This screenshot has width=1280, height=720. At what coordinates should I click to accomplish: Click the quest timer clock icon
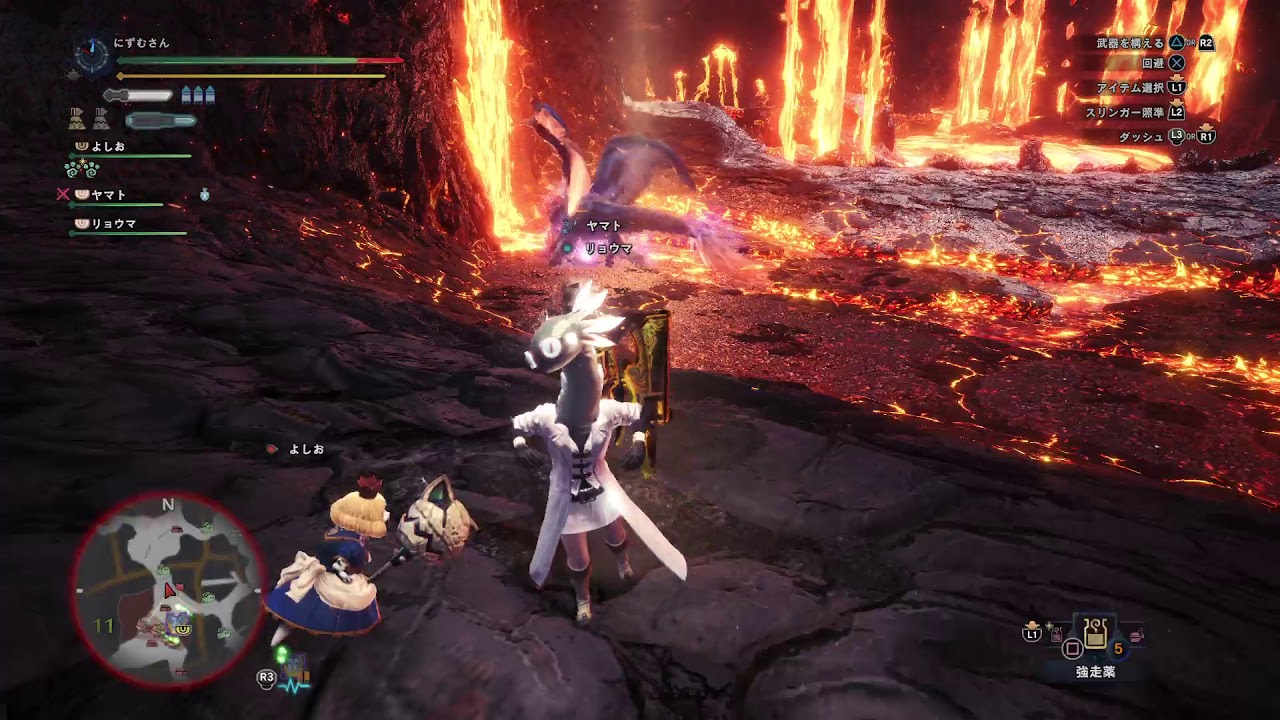pyautogui.click(x=92, y=56)
